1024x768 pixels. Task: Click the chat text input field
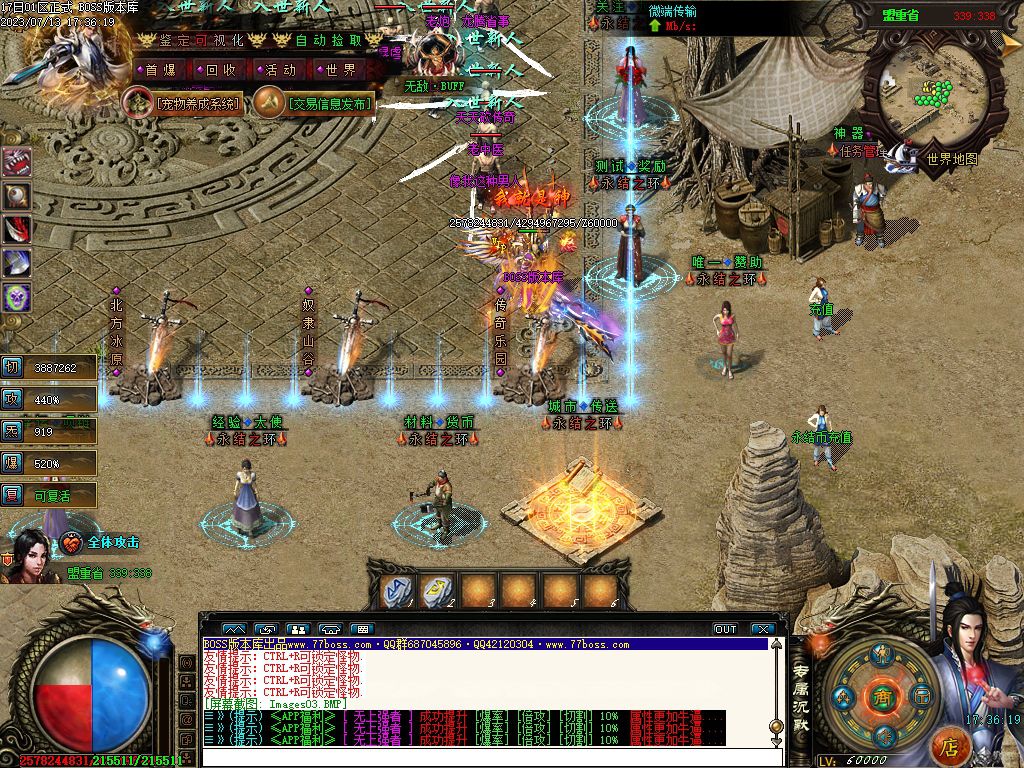coord(480,757)
